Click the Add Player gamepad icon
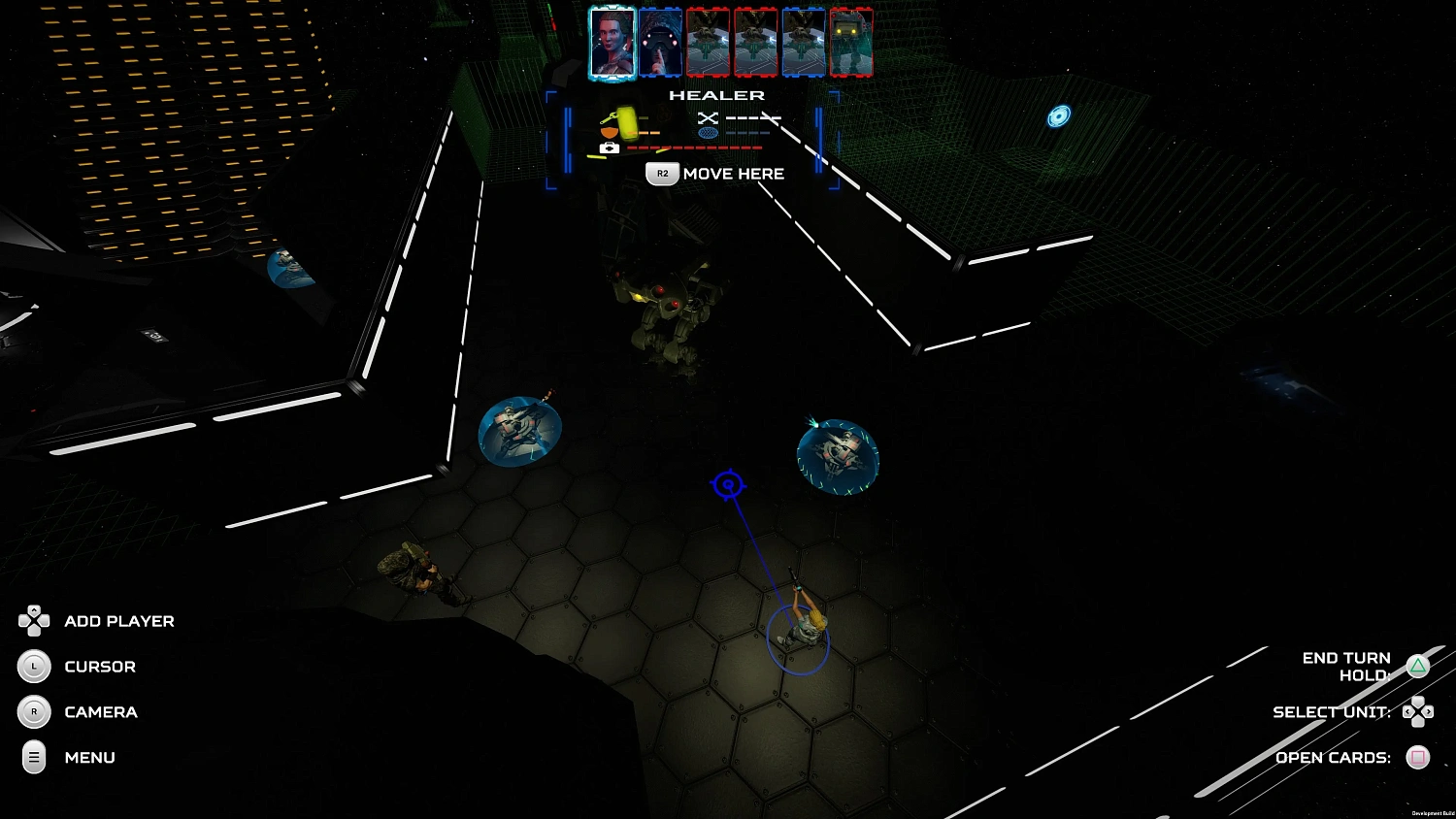 point(34,621)
